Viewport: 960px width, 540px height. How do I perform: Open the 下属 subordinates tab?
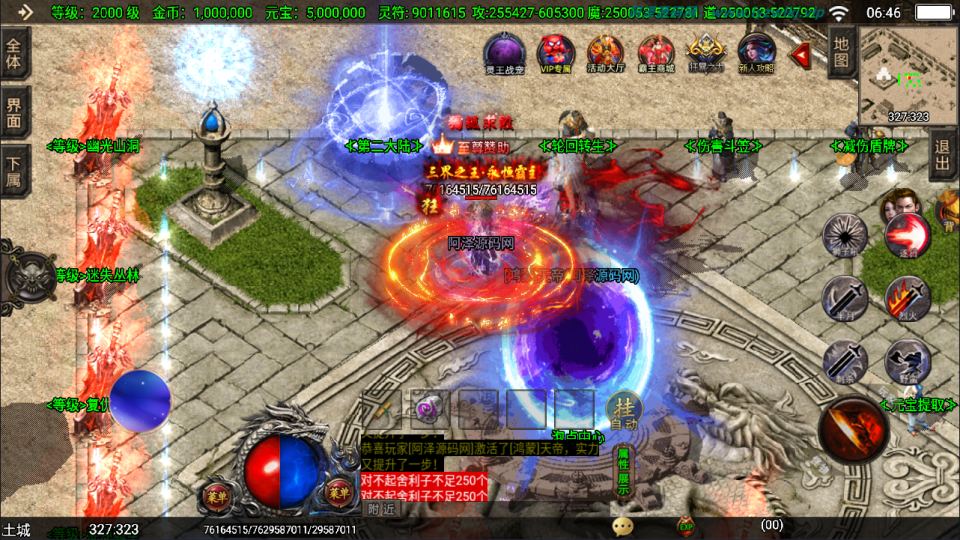[x=14, y=169]
